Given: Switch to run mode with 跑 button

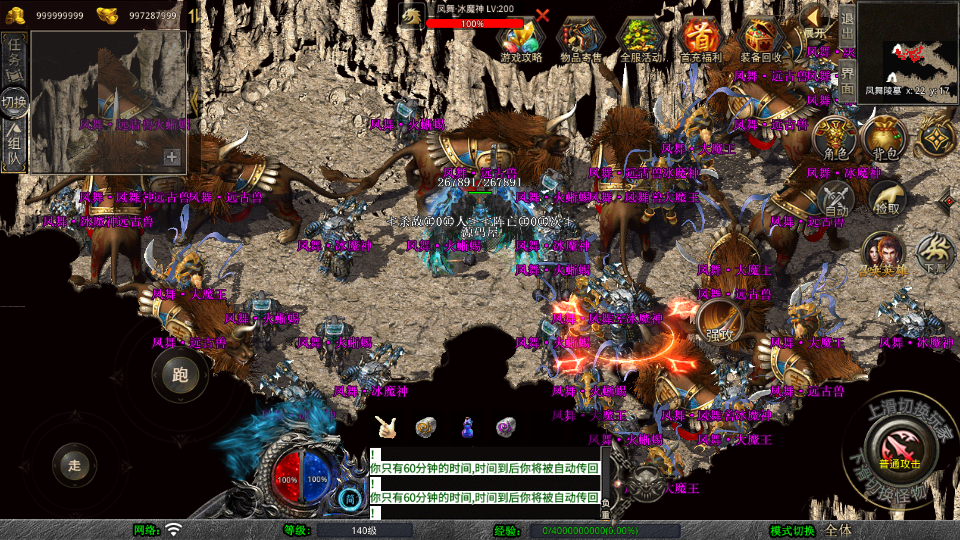Looking at the screenshot, I should click(x=180, y=376).
